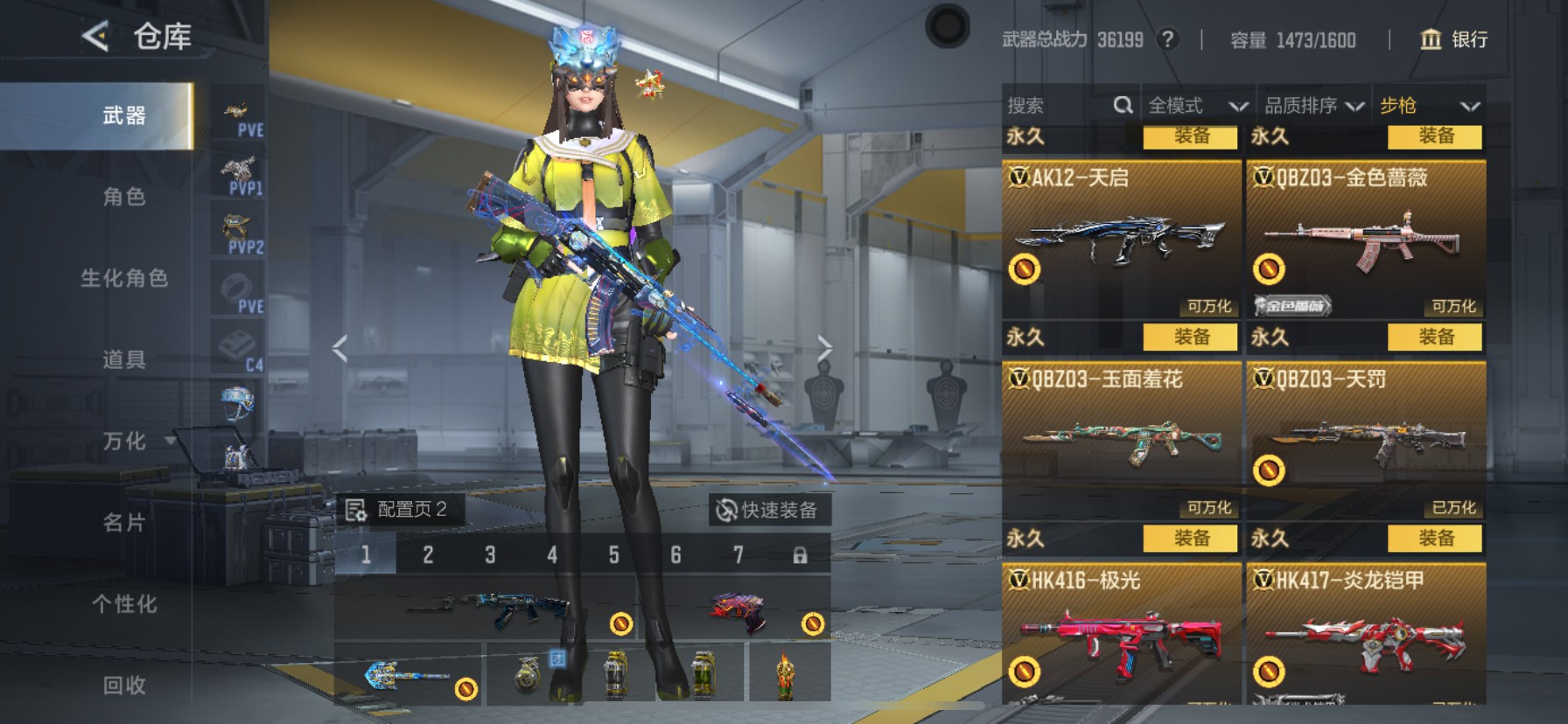1568x724 pixels.
Task: Open the 配置页 2 loadout page selector
Action: (399, 510)
